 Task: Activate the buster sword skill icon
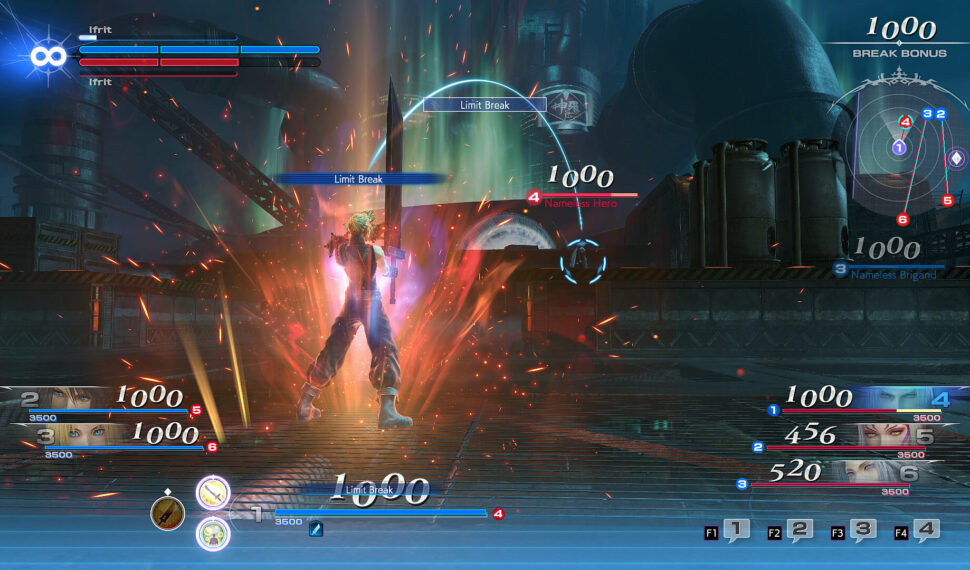pyautogui.click(x=167, y=513)
